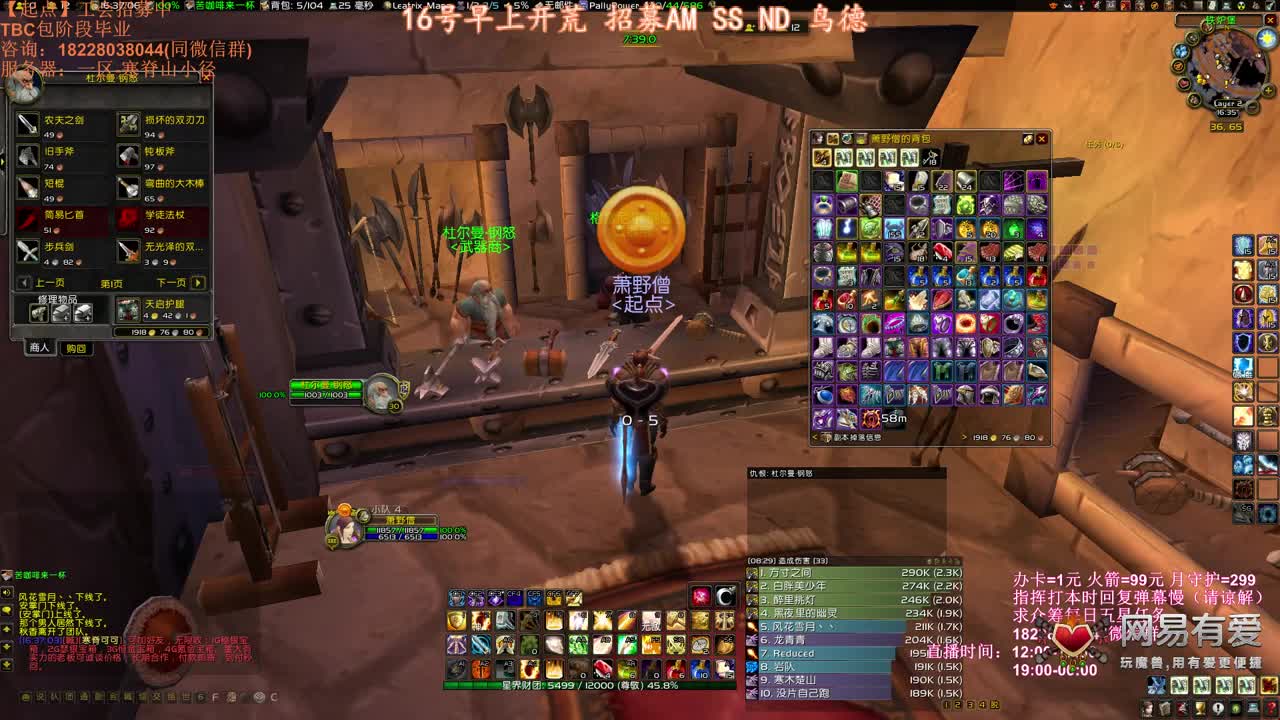1280x720 pixels.
Task: Buy the 农夫之剑 from the merchant list
Action: [26, 123]
